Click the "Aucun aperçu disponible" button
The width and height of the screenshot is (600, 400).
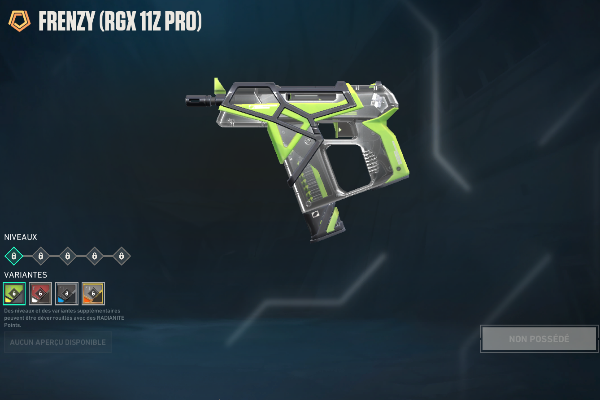(58, 343)
